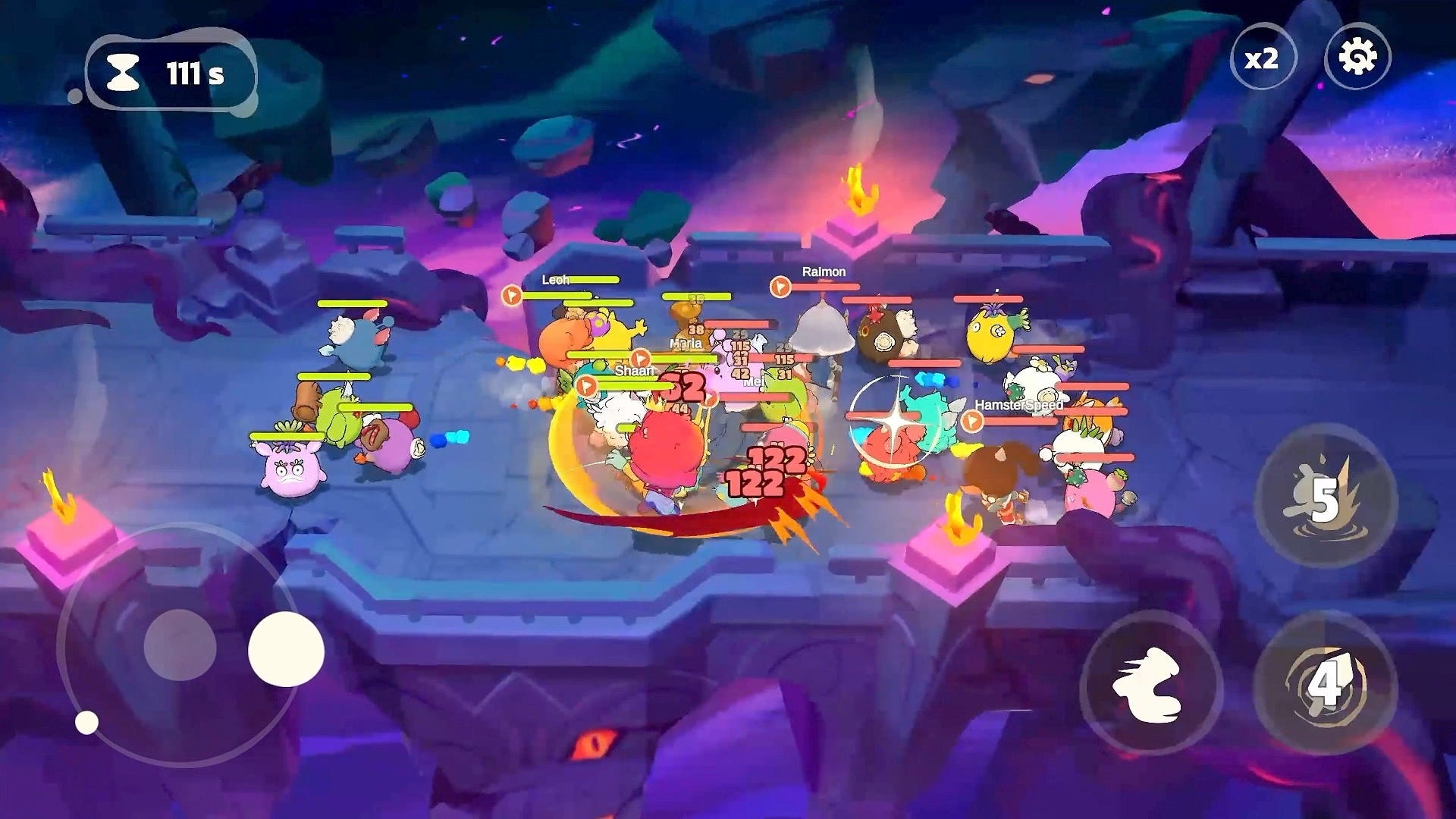Open the settings gear menu
This screenshot has height=819, width=1456.
coord(1359,55)
